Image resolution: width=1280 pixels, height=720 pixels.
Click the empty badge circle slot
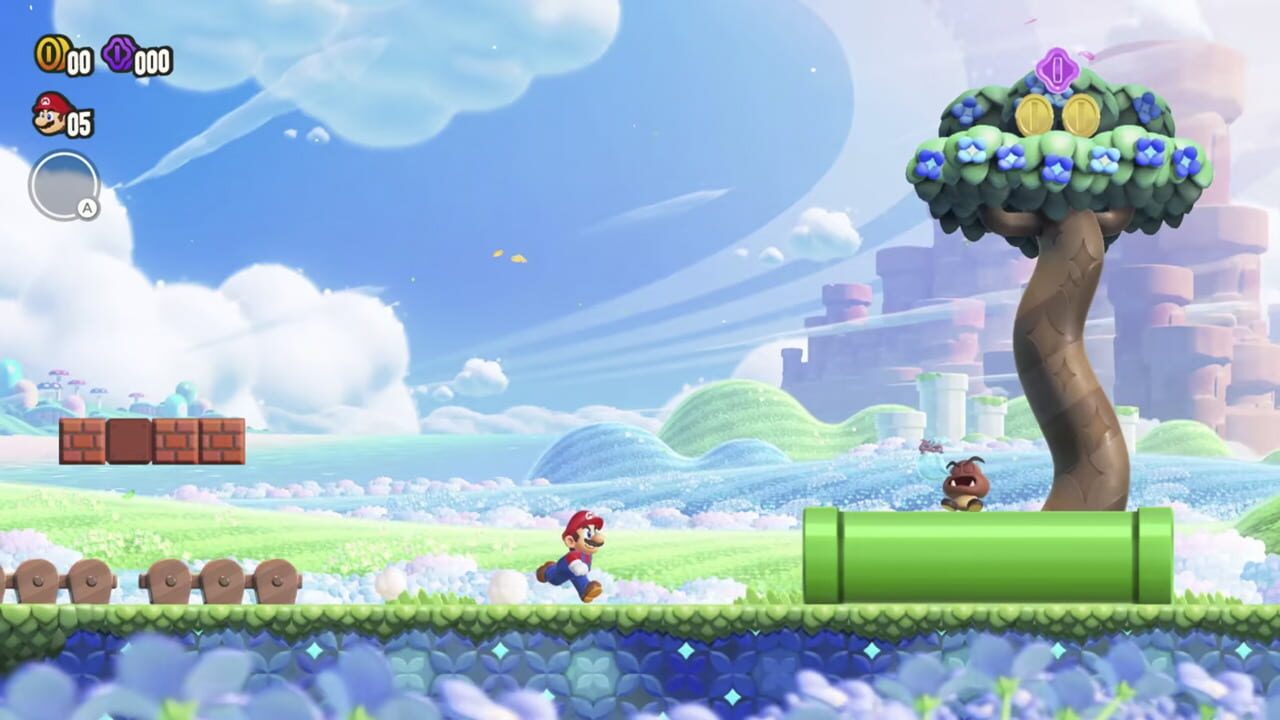65,180
